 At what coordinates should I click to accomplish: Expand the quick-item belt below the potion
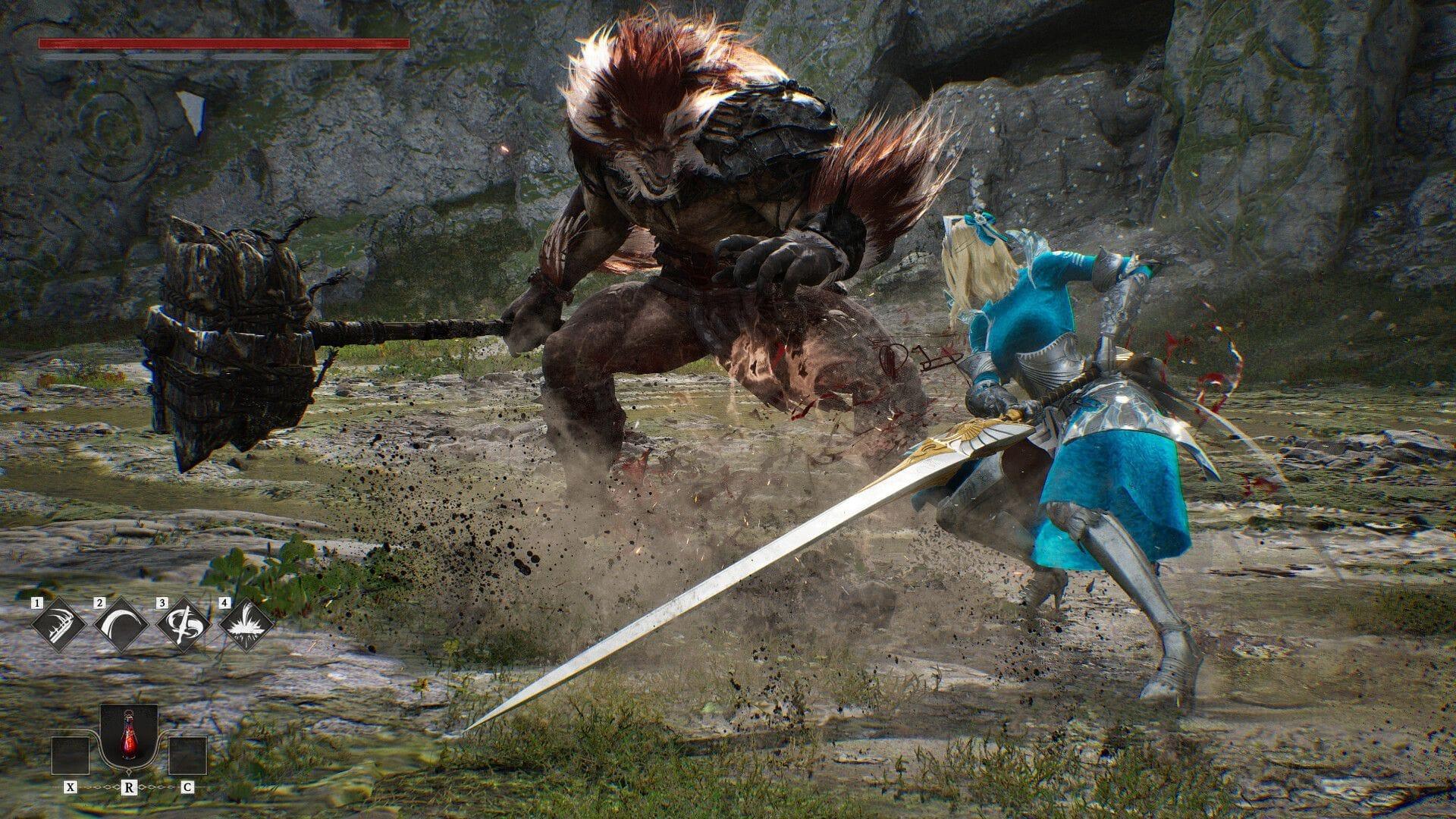130,770
